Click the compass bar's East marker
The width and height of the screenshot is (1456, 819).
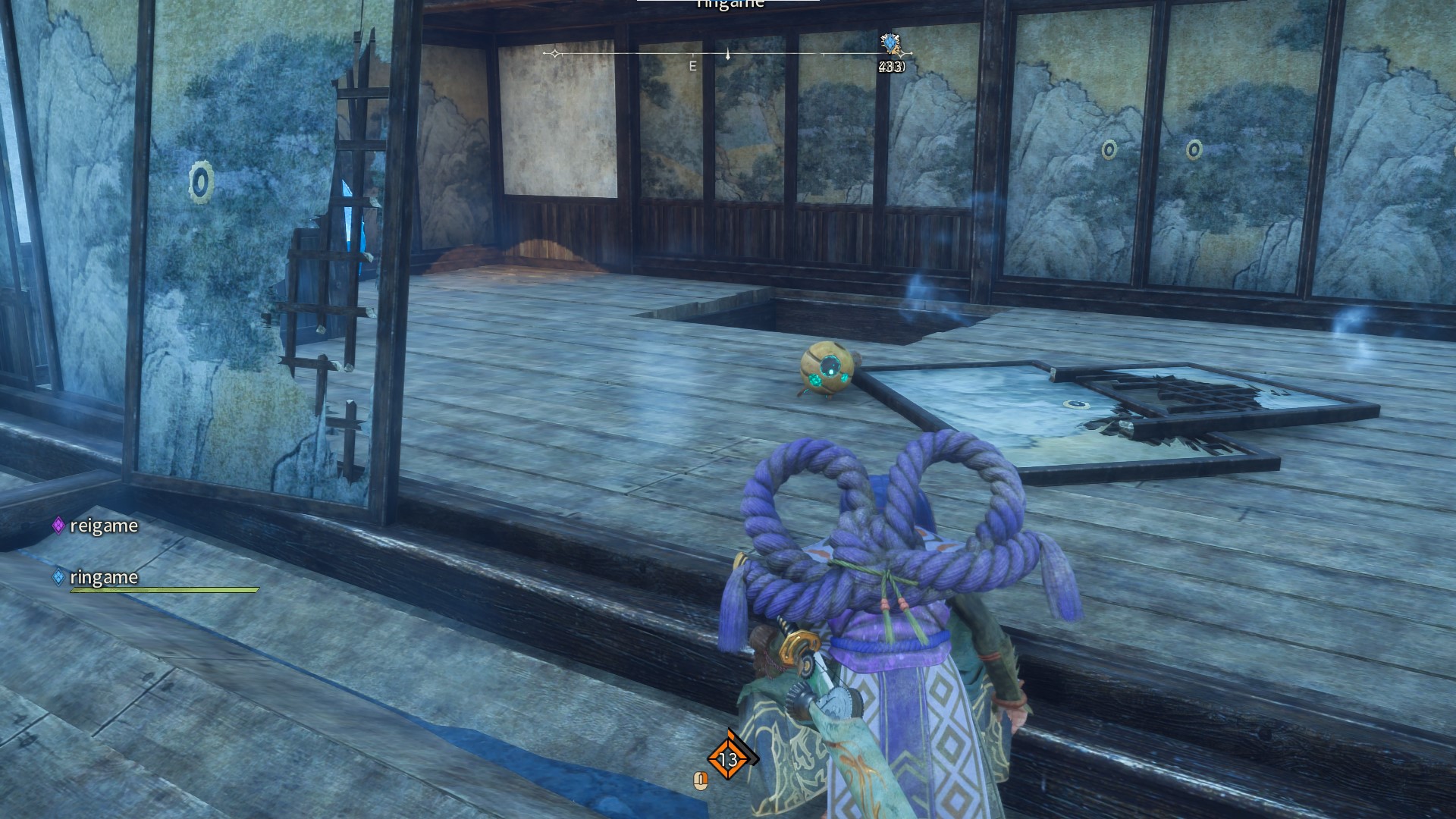[x=692, y=66]
